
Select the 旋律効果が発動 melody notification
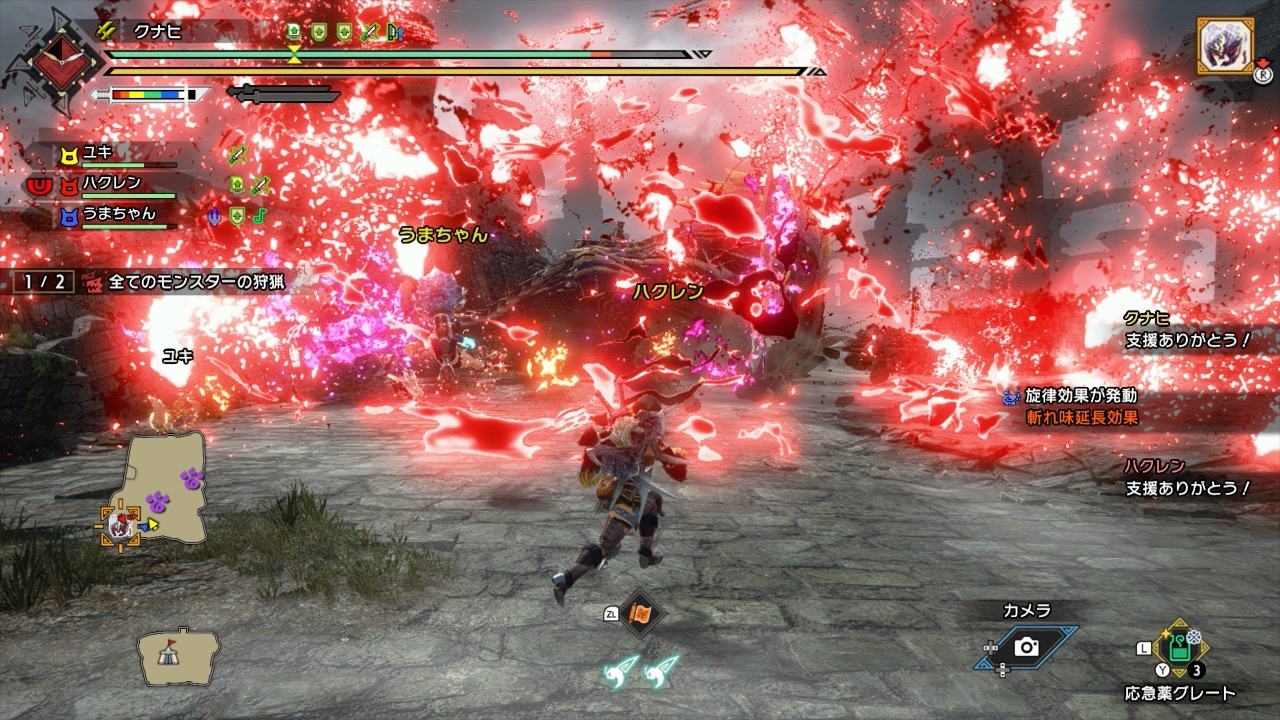(1080, 396)
